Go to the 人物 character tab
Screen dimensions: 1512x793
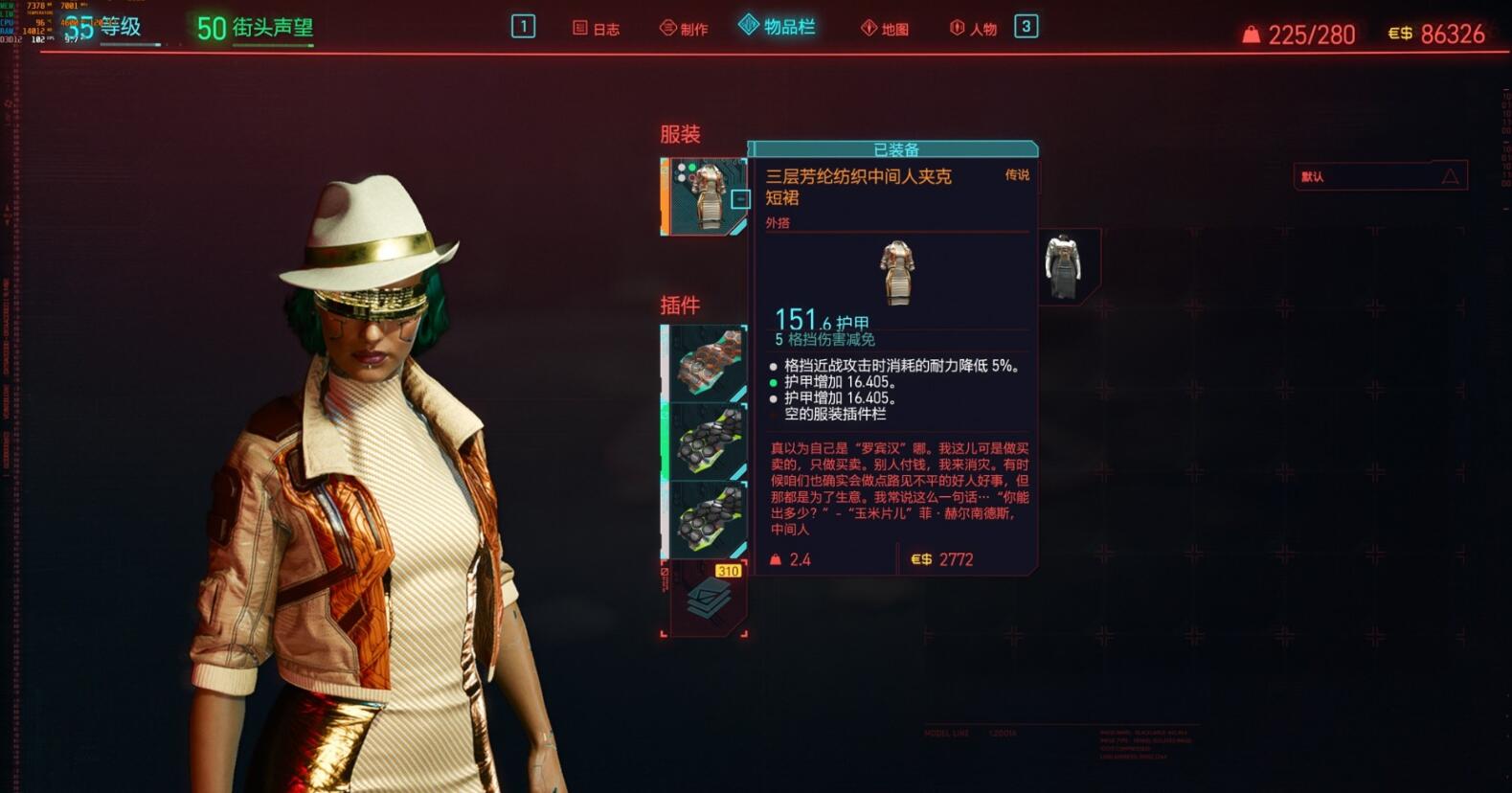click(x=973, y=29)
